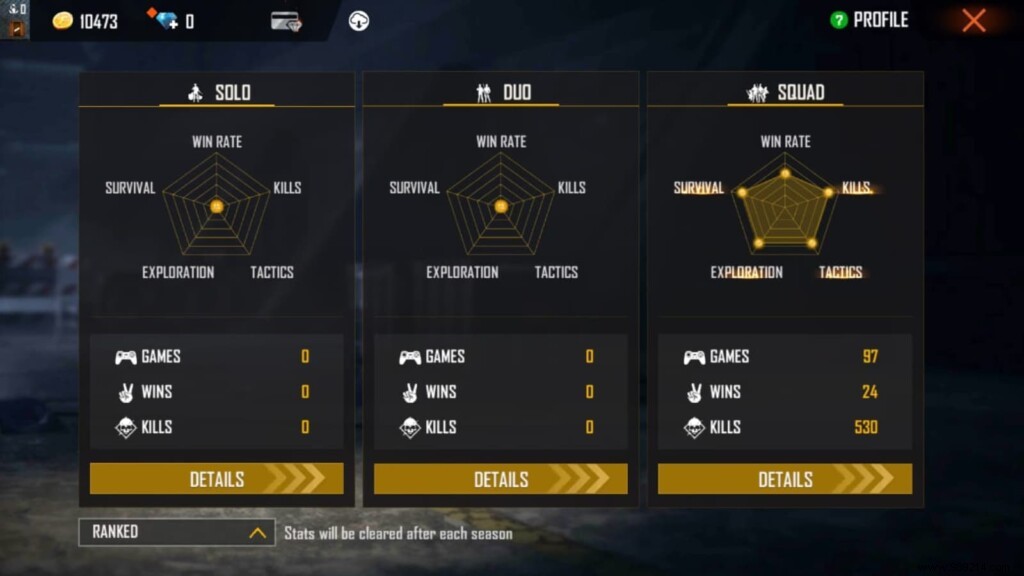This screenshot has height=576, width=1024.
Task: Open the card voucher icon
Action: pyautogui.click(x=286, y=21)
